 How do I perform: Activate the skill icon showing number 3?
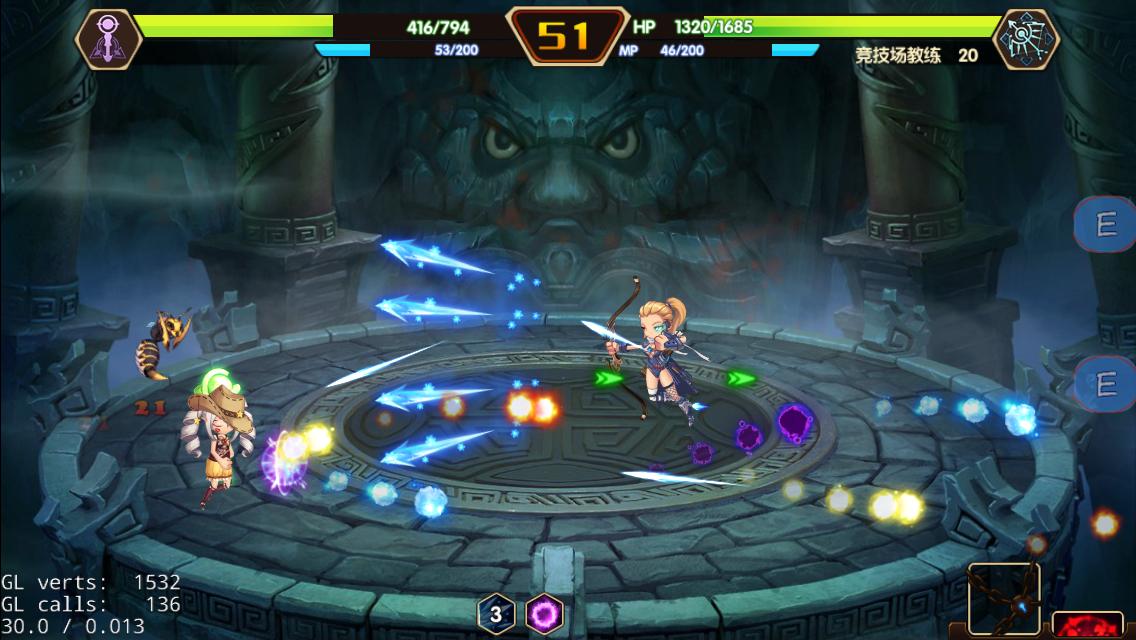tap(496, 613)
